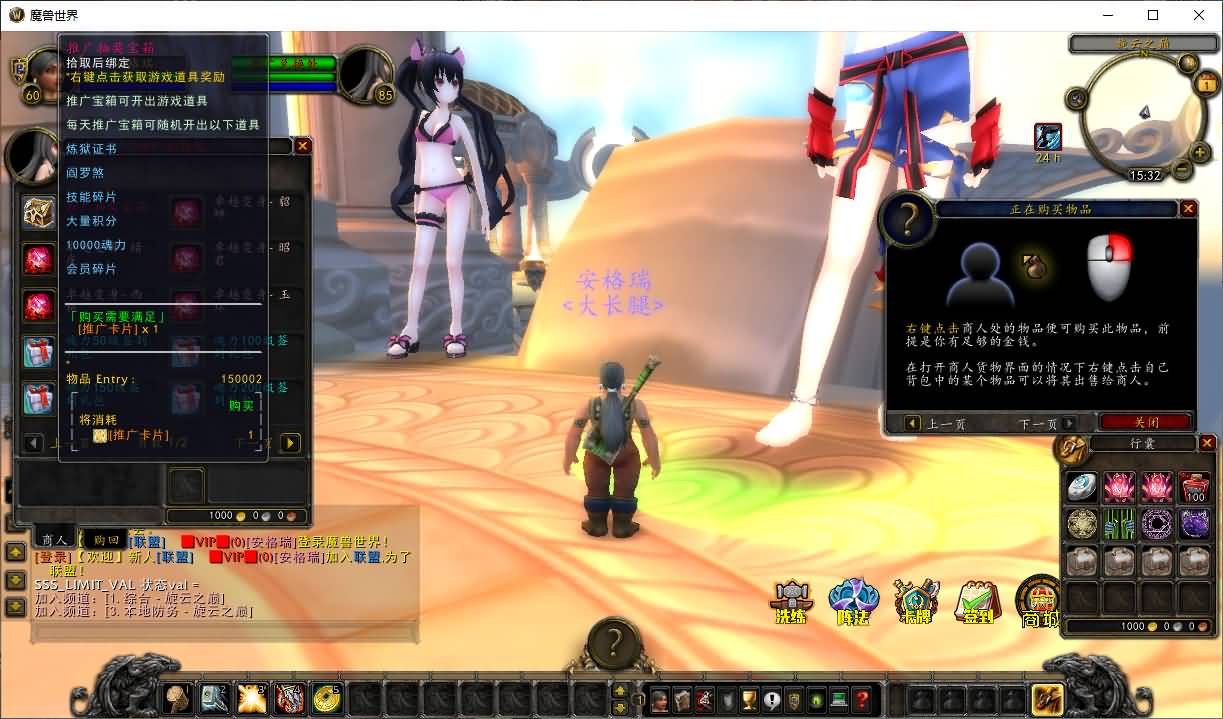This screenshot has height=719, width=1223.
Task: Zoom out the minimap with minus button
Action: coord(1183,170)
